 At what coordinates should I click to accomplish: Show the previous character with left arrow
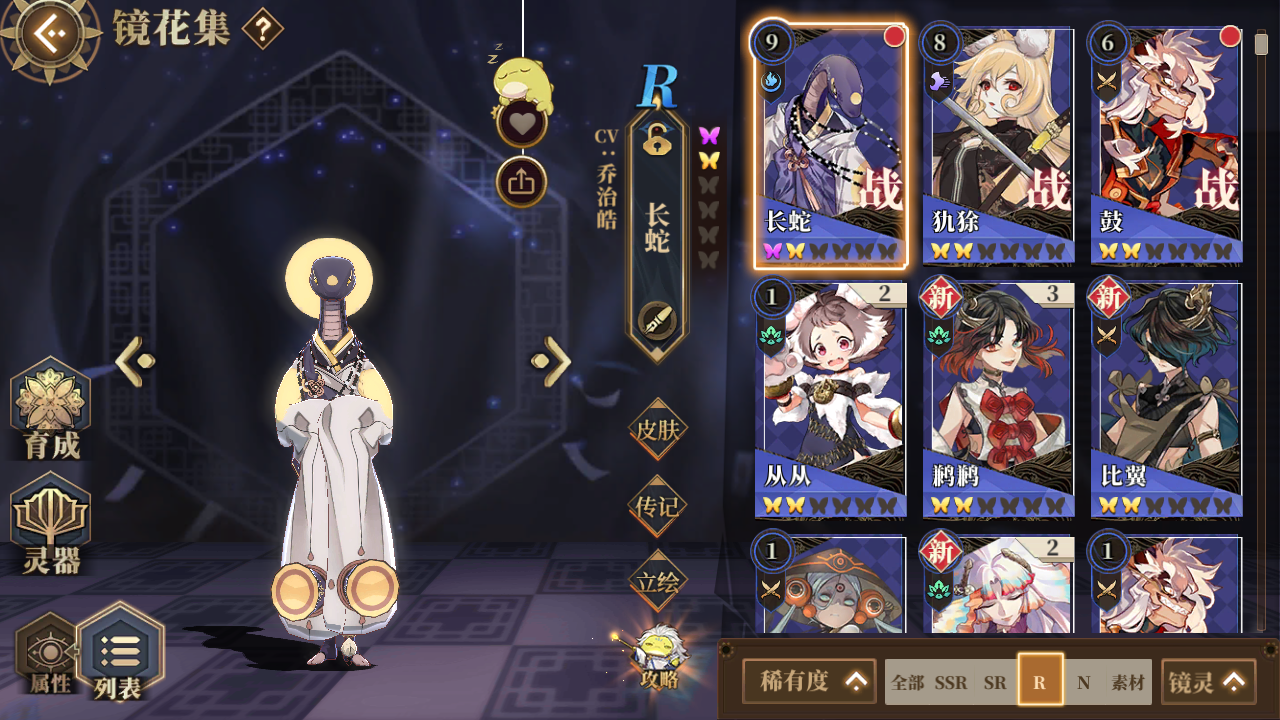click(x=136, y=361)
